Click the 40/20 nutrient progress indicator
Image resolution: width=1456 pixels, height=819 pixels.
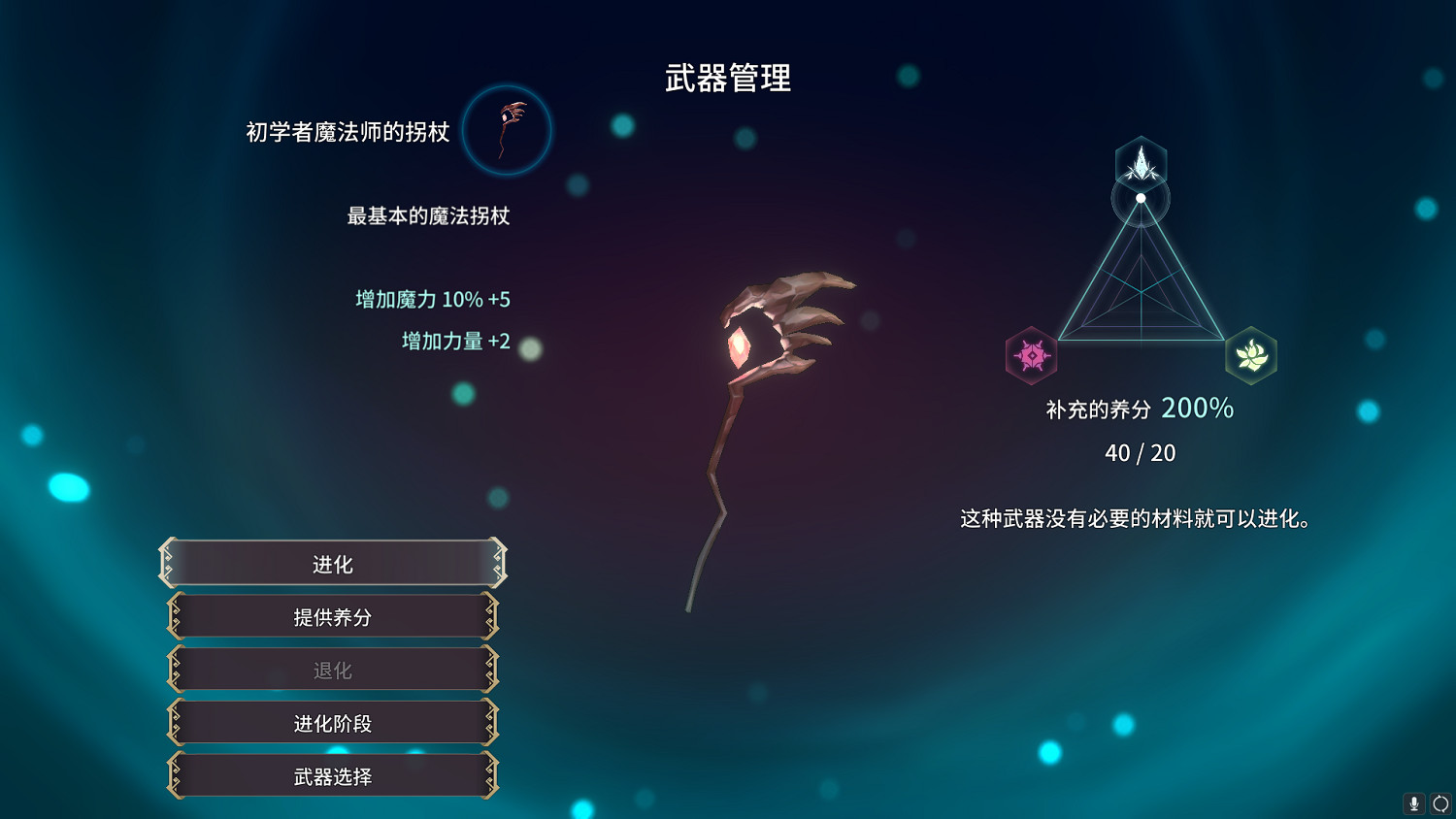click(1142, 452)
